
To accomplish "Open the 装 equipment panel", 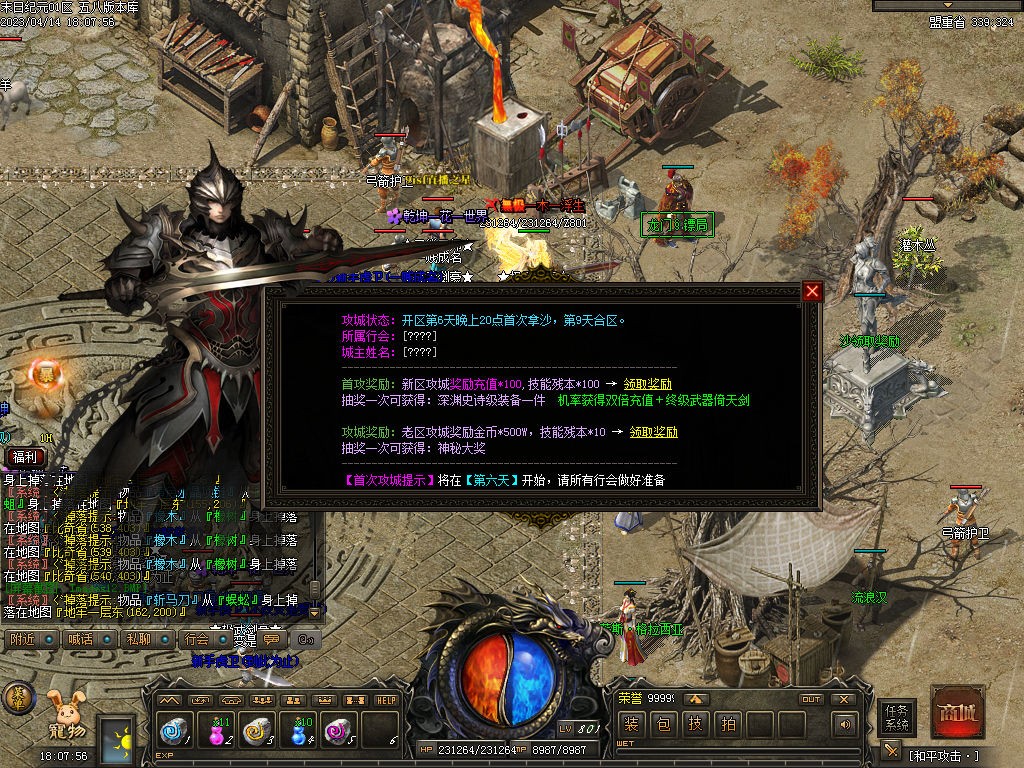I will click(x=630, y=724).
